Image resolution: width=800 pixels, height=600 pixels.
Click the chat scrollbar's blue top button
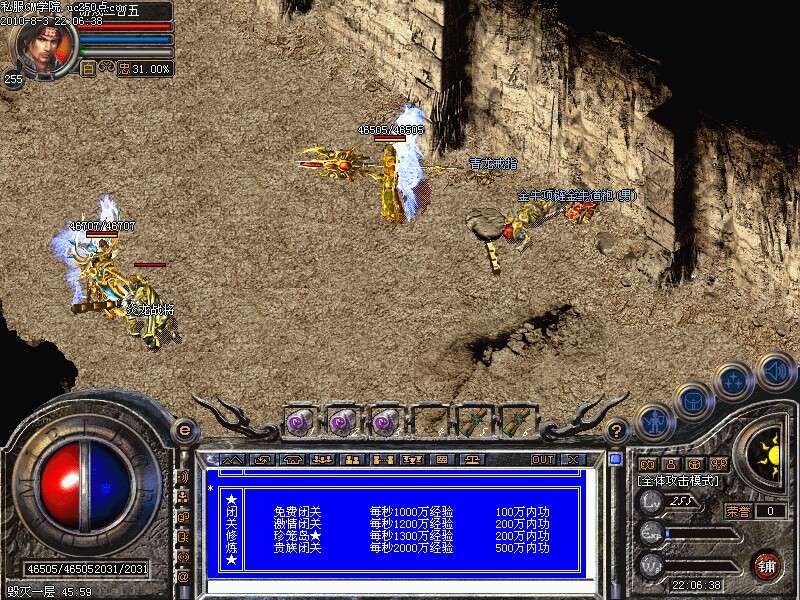(x=615, y=460)
